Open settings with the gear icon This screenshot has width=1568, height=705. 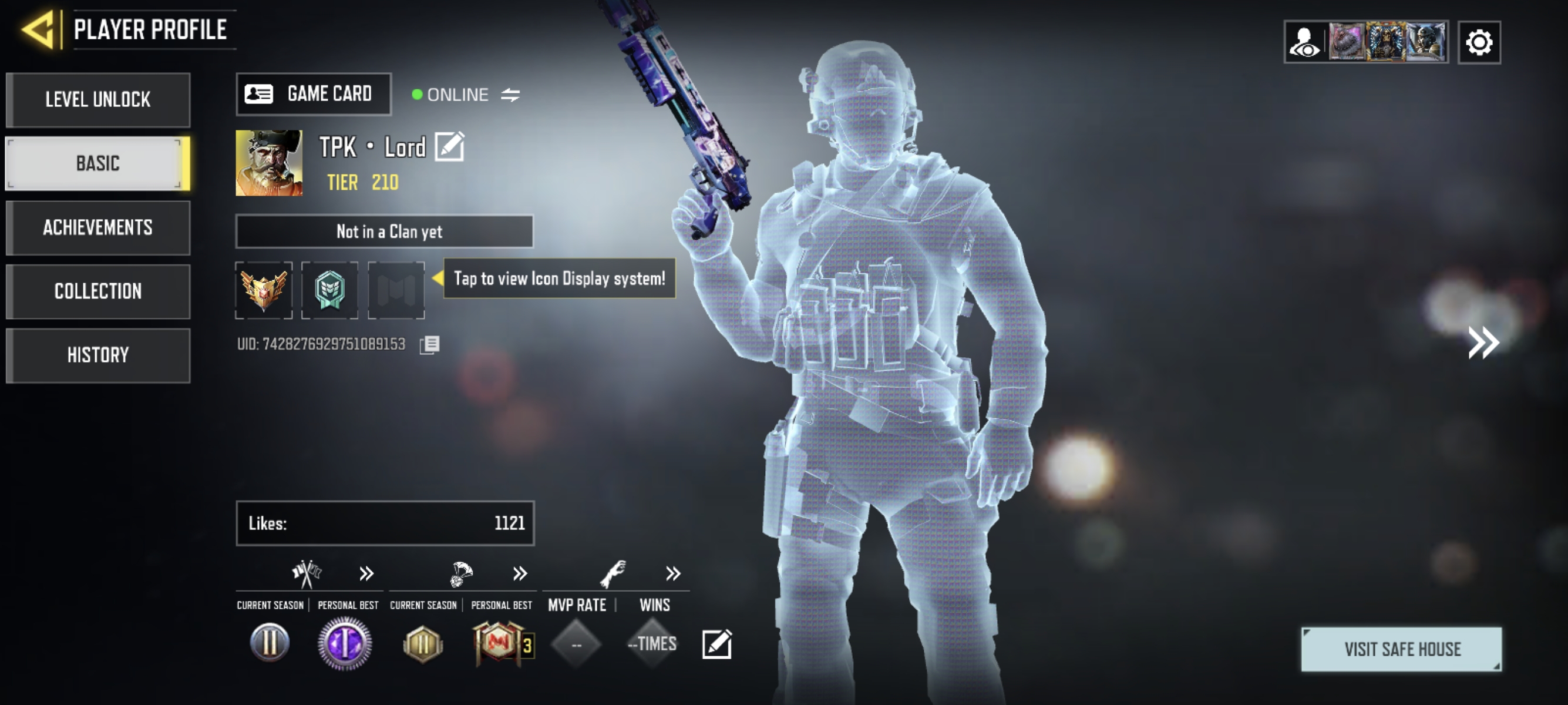[1479, 43]
